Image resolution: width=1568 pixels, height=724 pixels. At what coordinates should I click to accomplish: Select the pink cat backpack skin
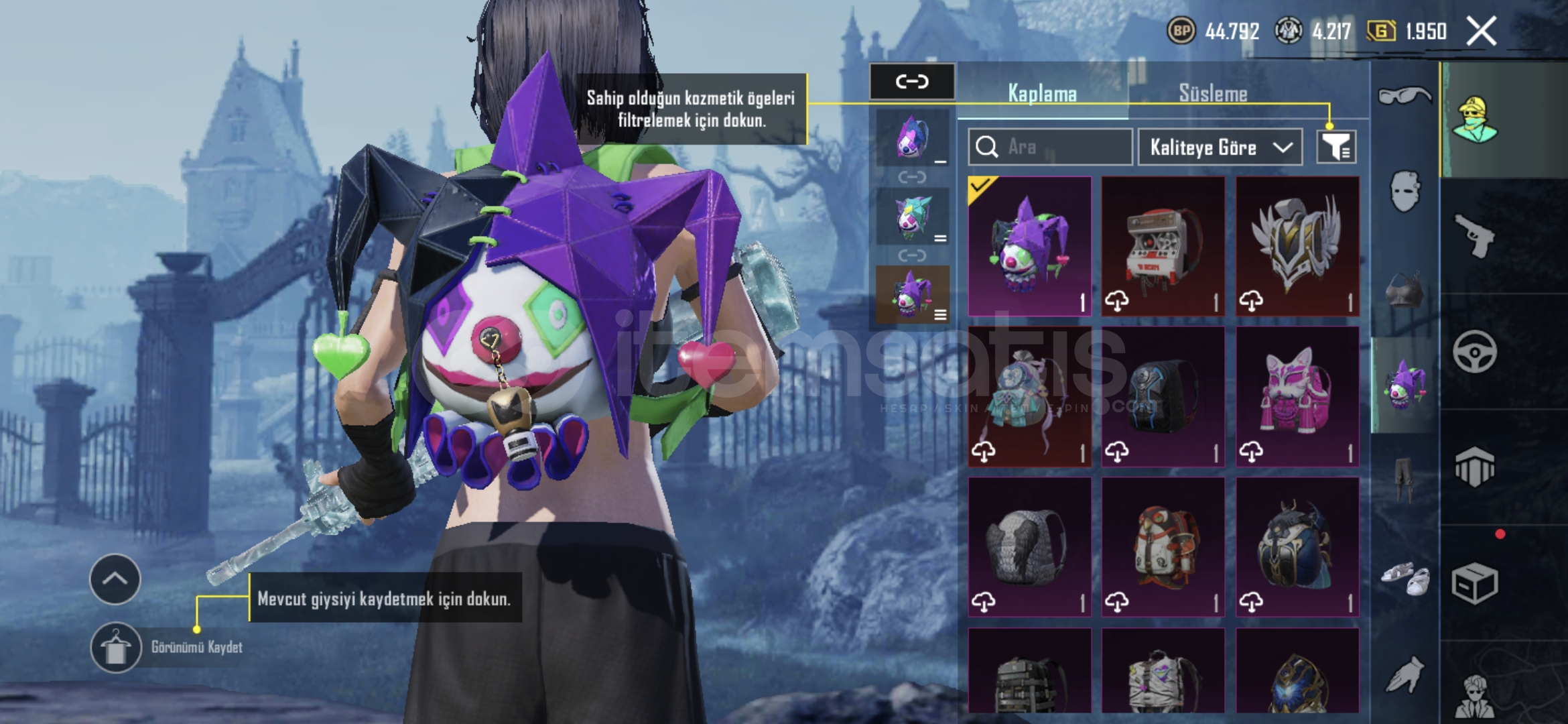pyautogui.click(x=1297, y=397)
